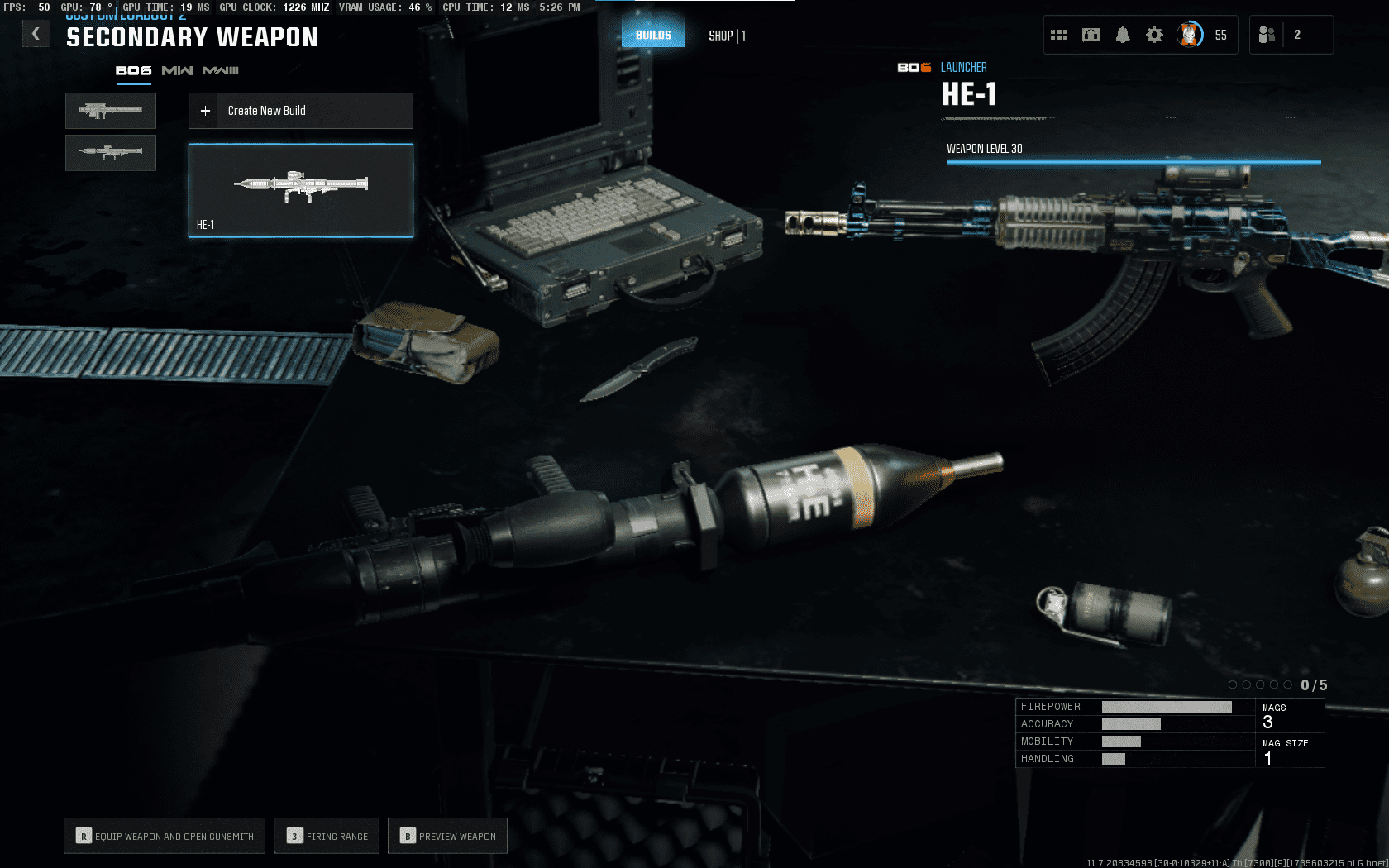Open settings with the gear icon
Viewport: 1389px width, 868px height.
pos(1154,35)
